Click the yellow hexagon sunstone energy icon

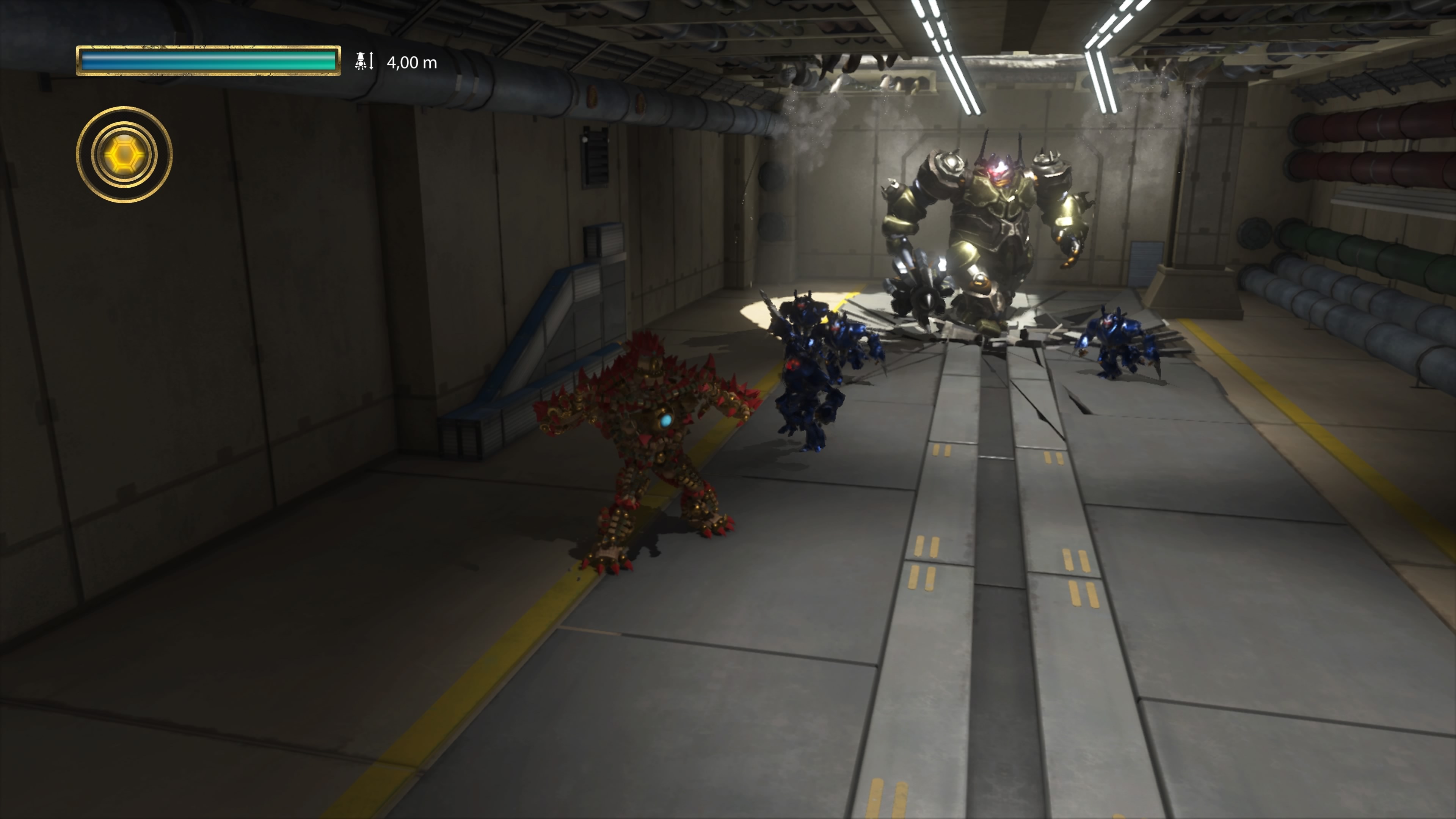click(x=124, y=154)
